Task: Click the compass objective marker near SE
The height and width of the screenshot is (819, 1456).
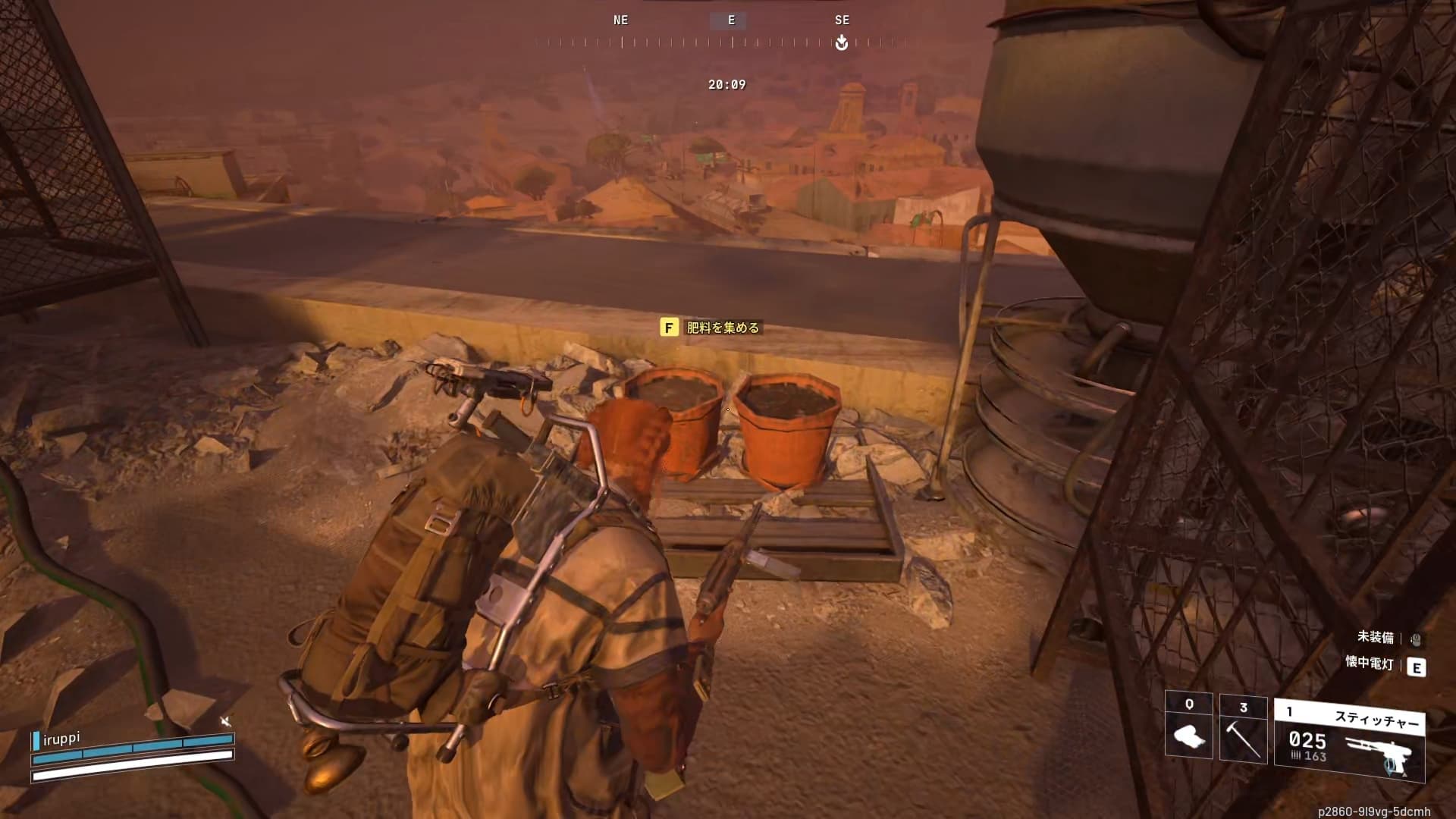Action: (841, 43)
